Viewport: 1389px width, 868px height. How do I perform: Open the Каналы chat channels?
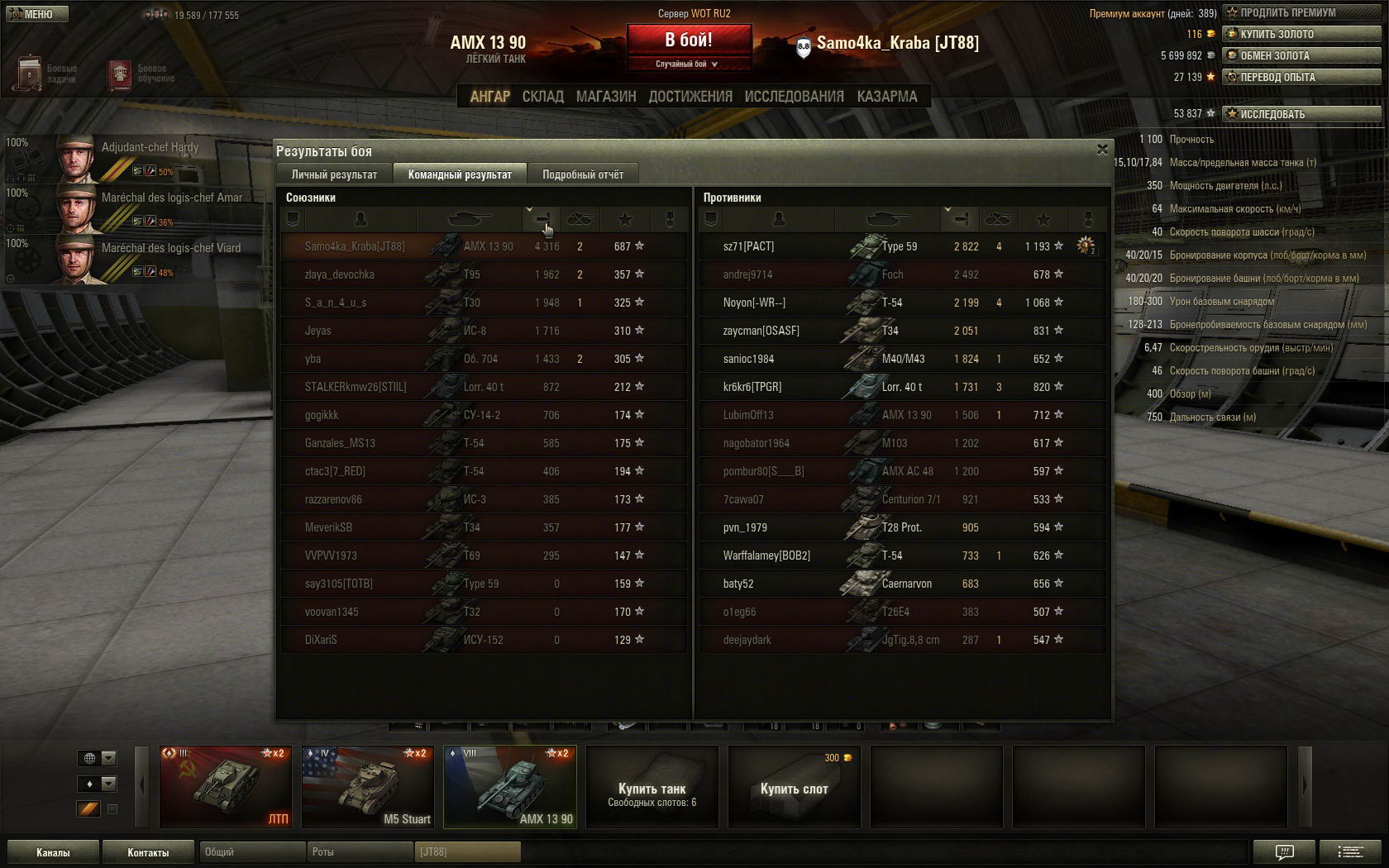point(53,852)
